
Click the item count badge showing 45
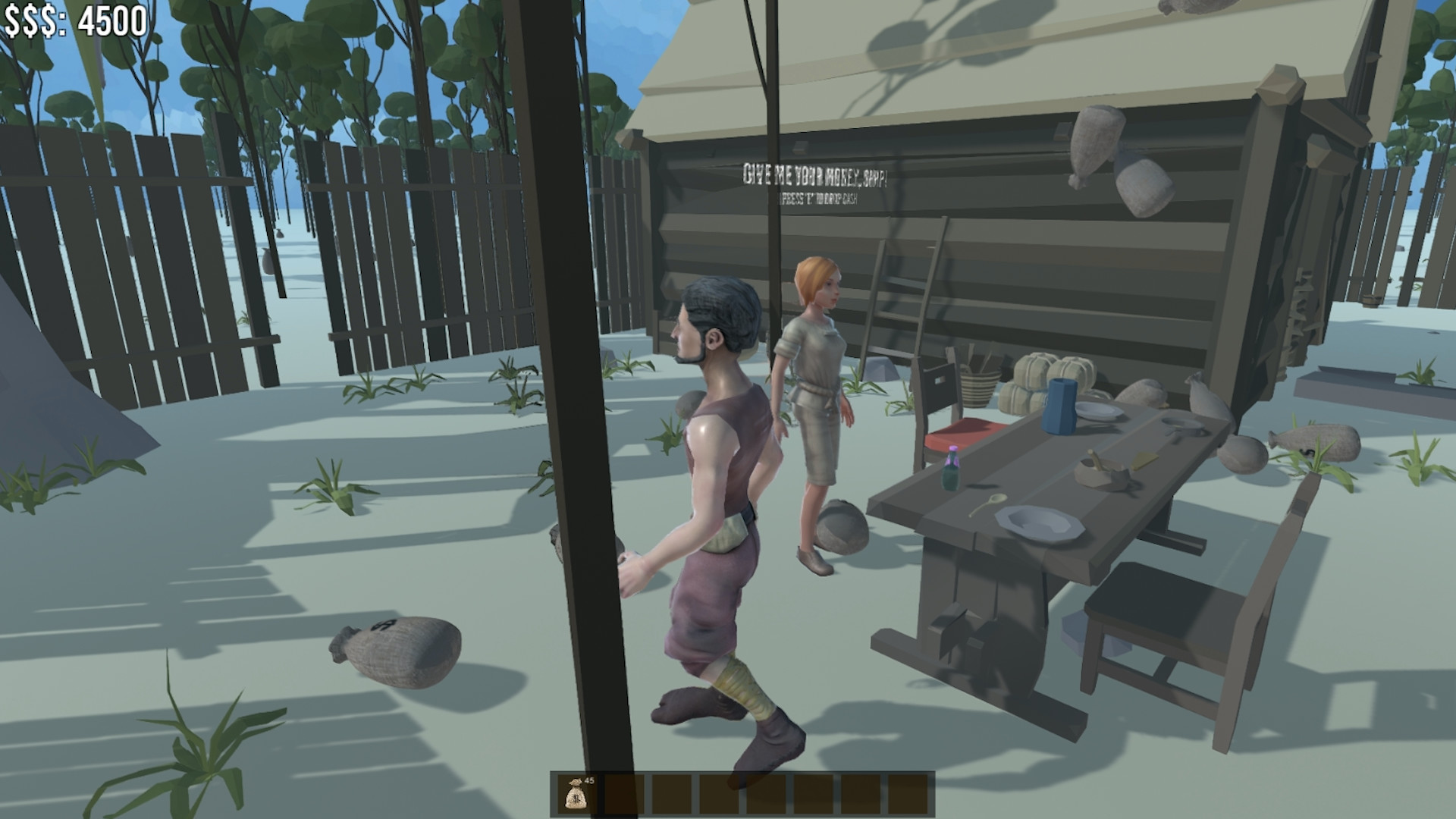pyautogui.click(x=588, y=780)
